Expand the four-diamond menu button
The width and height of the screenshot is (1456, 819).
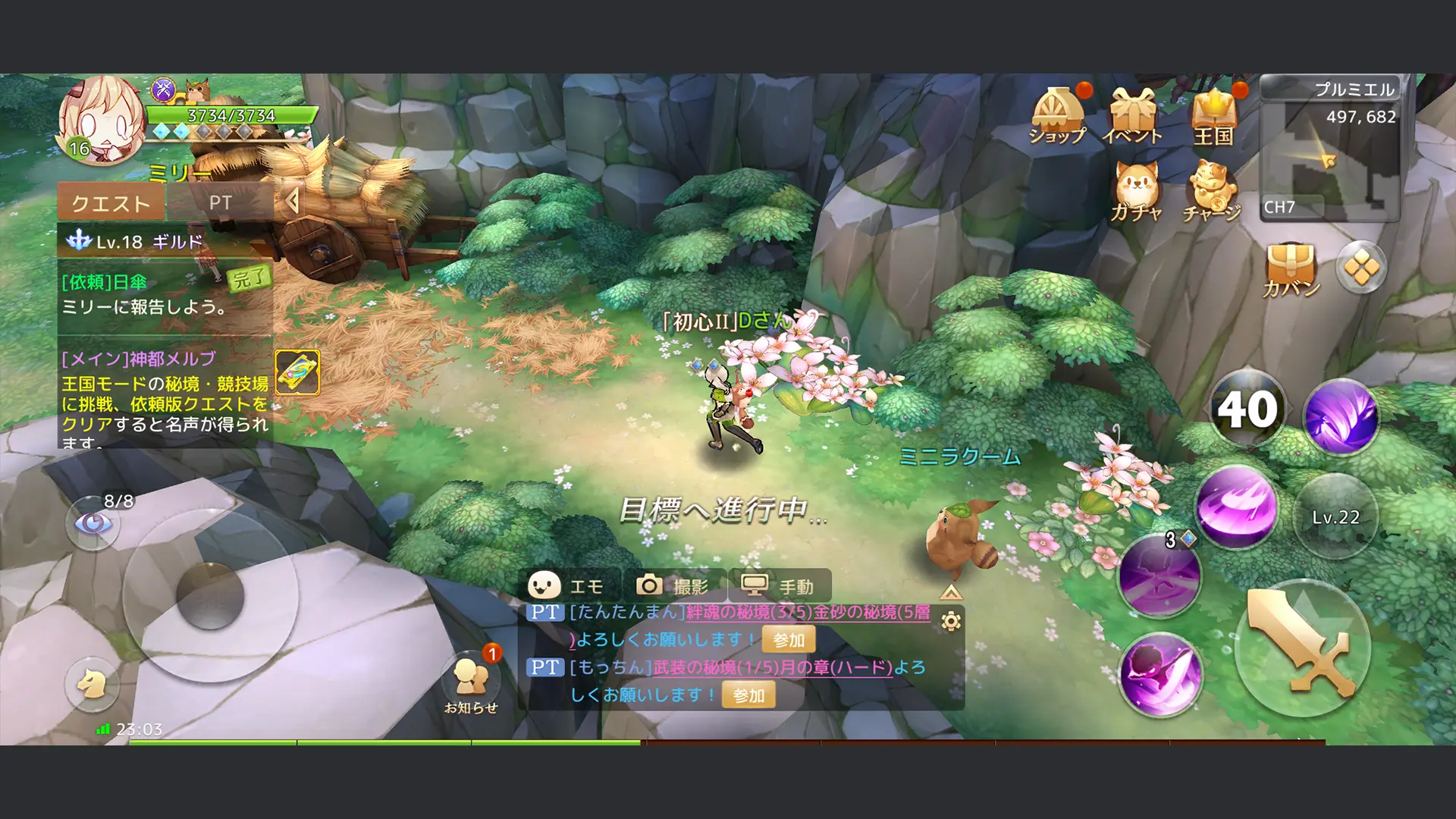tap(1361, 268)
